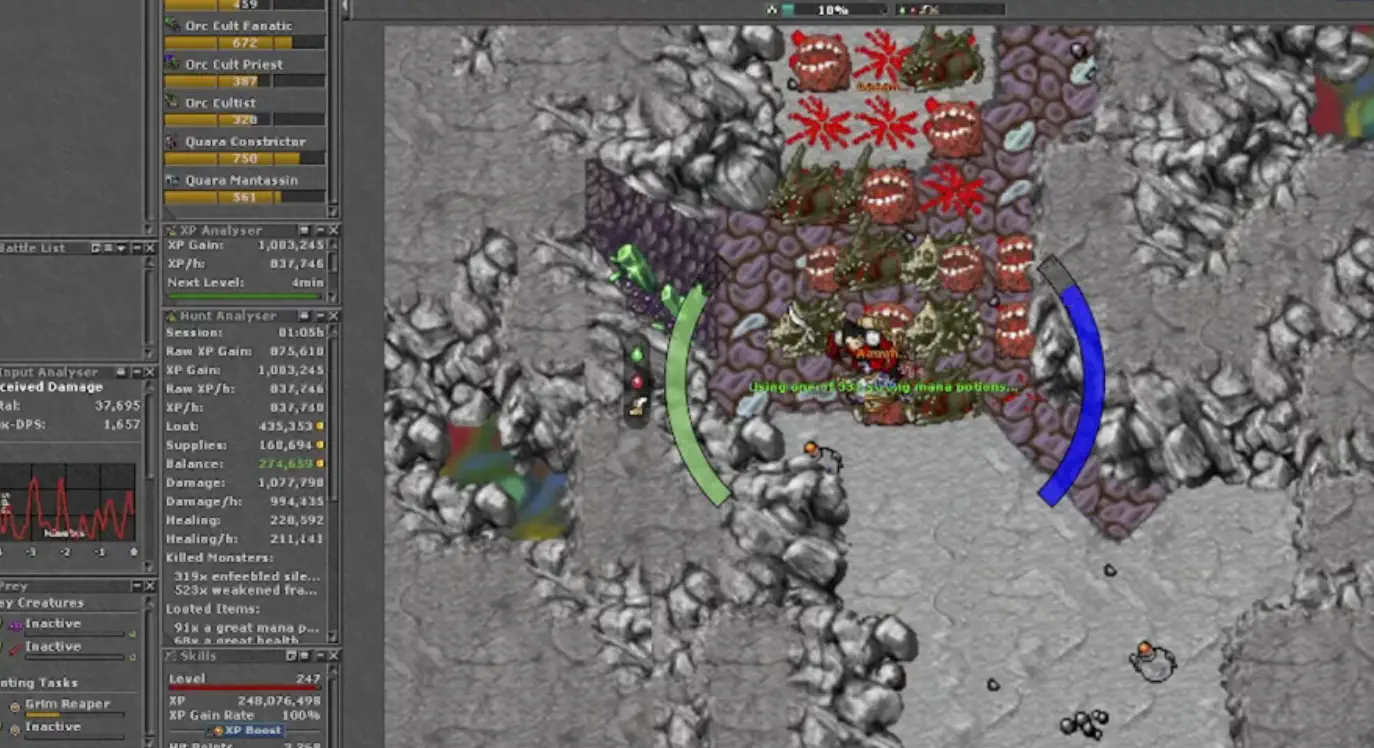Click the green status light near the minimap
The width and height of the screenshot is (1374, 748).
[637, 353]
